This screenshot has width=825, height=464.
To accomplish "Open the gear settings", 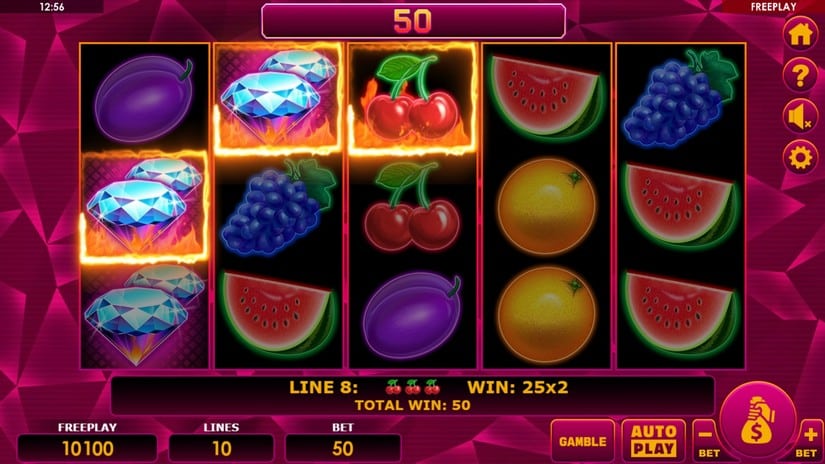I will point(798,157).
